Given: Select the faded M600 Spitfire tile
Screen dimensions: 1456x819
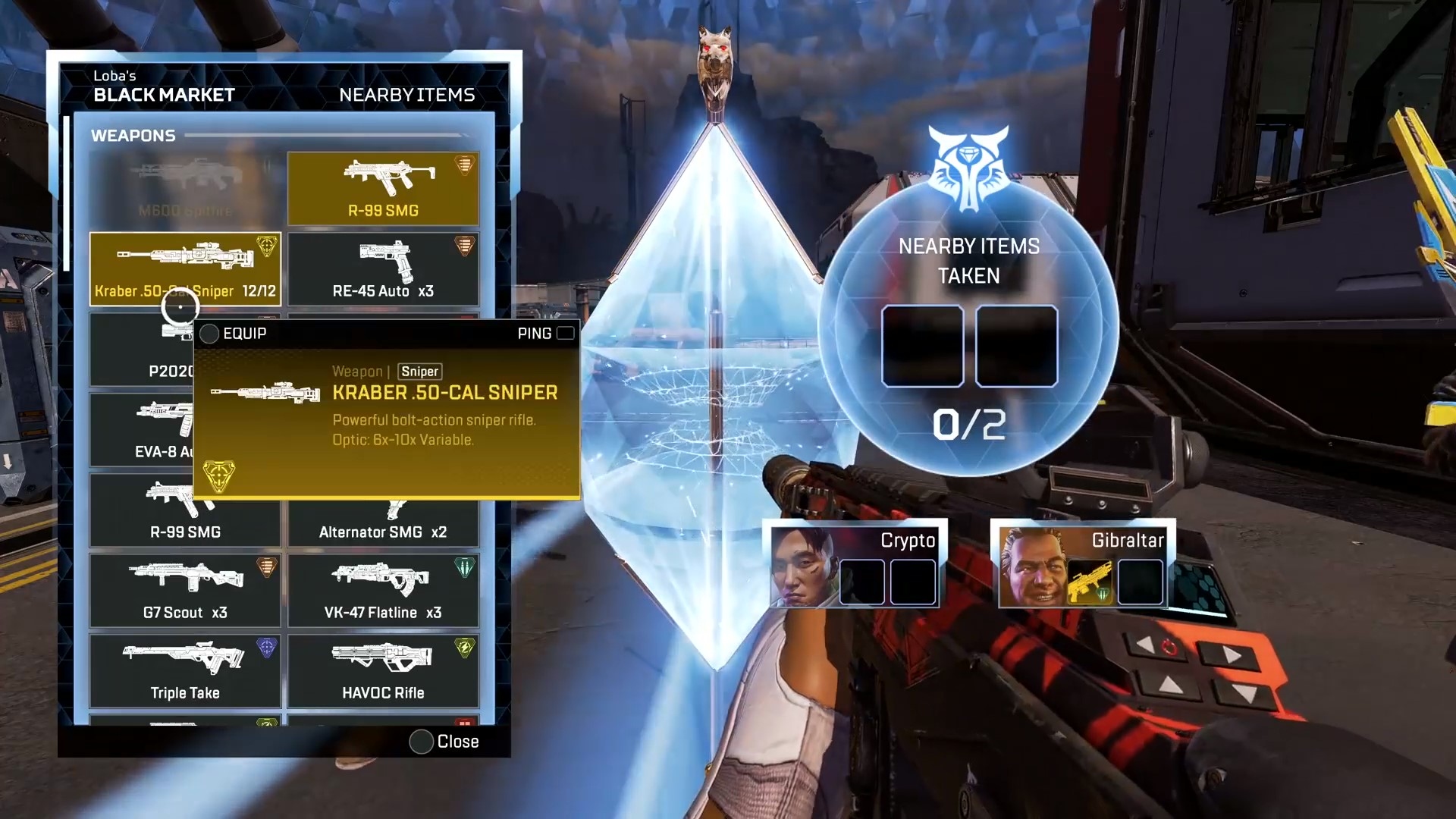Looking at the screenshot, I should (x=185, y=188).
